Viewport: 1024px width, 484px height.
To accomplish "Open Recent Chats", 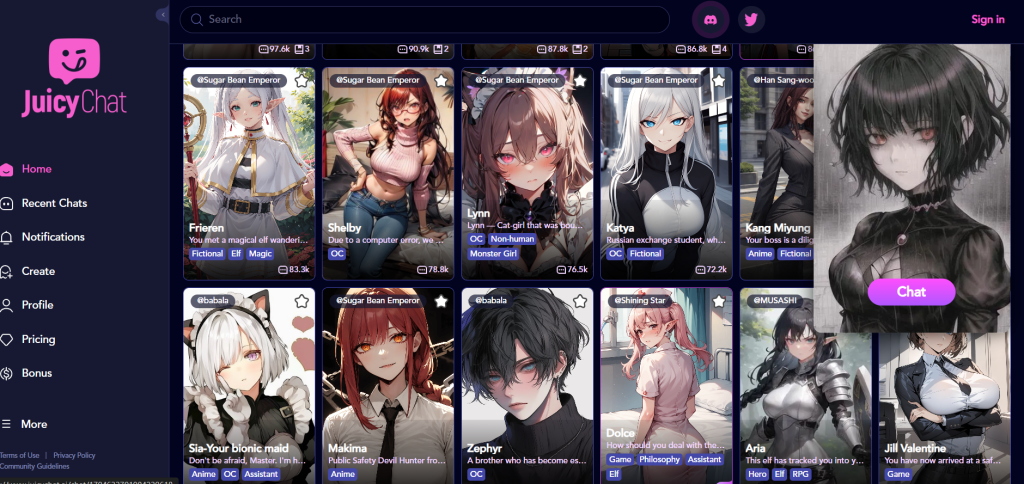I will click(54, 203).
